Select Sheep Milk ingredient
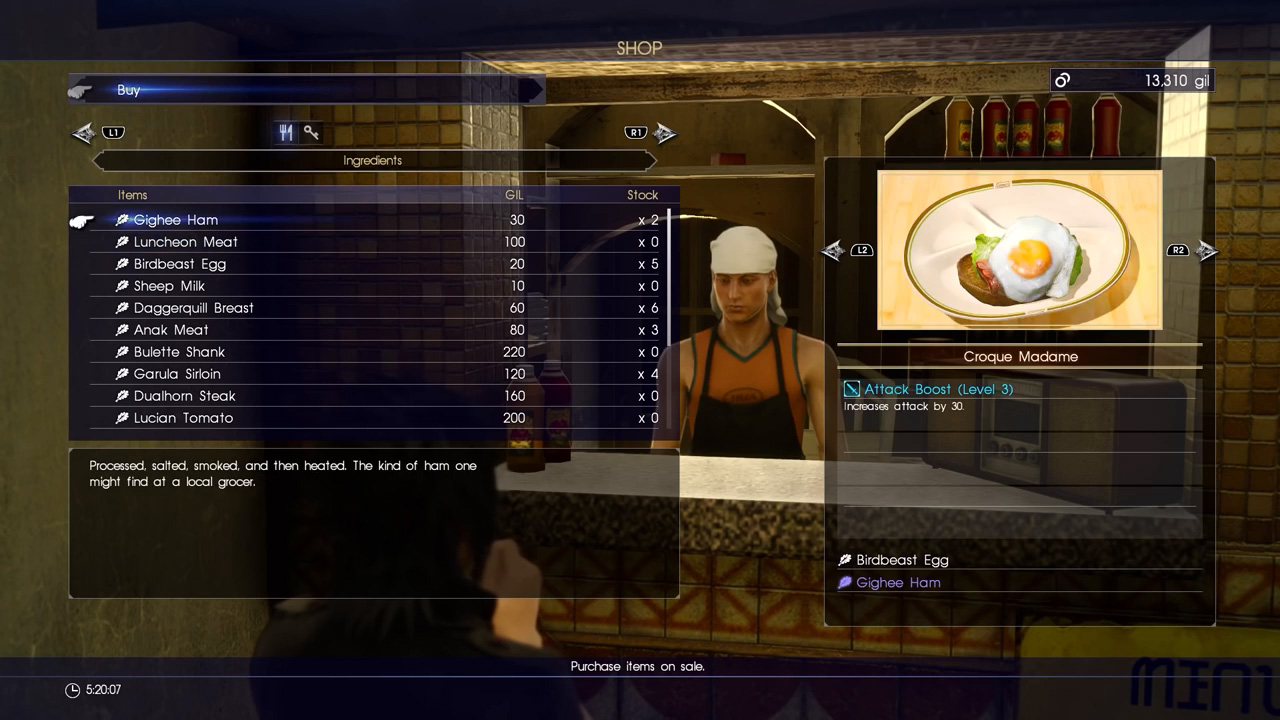Image resolution: width=1280 pixels, height=720 pixels. coord(169,286)
